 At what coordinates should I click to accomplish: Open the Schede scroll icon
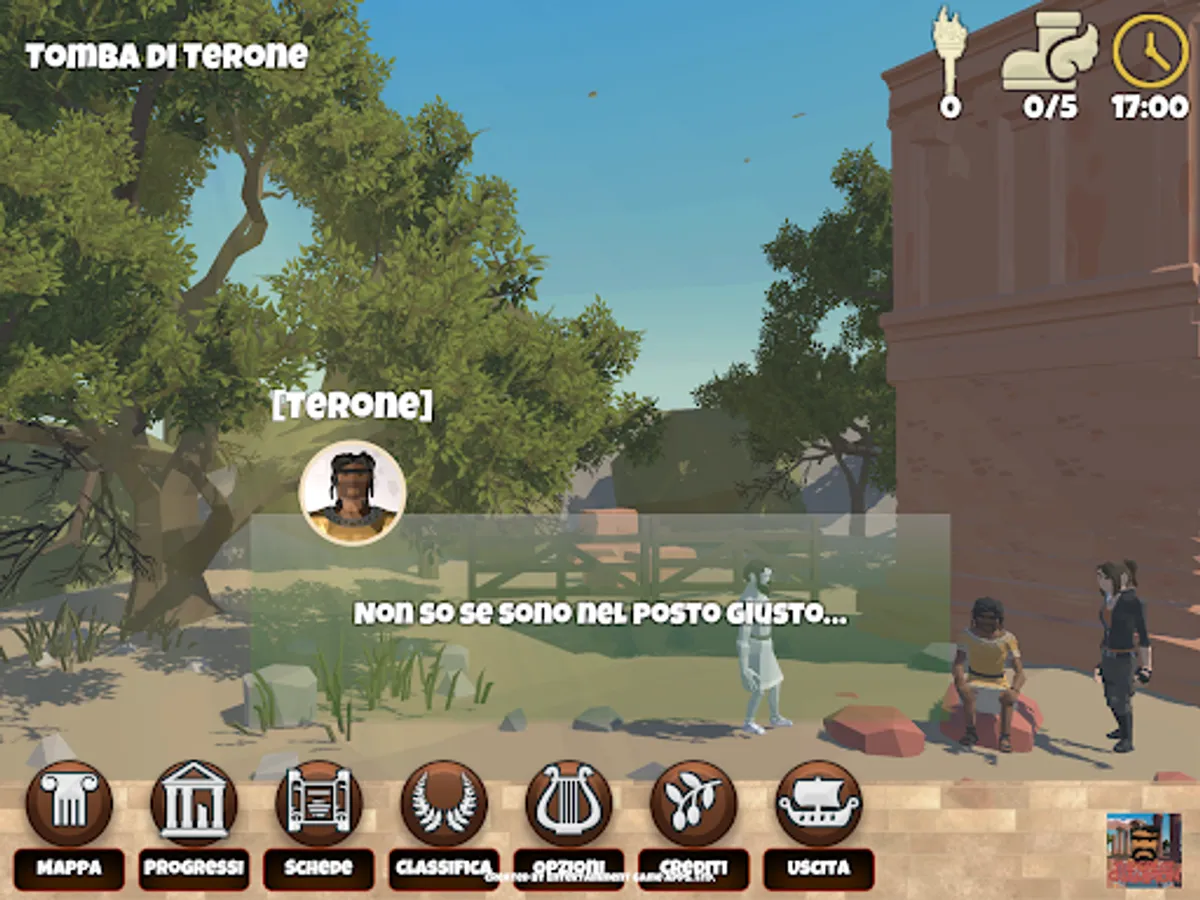pyautogui.click(x=319, y=803)
